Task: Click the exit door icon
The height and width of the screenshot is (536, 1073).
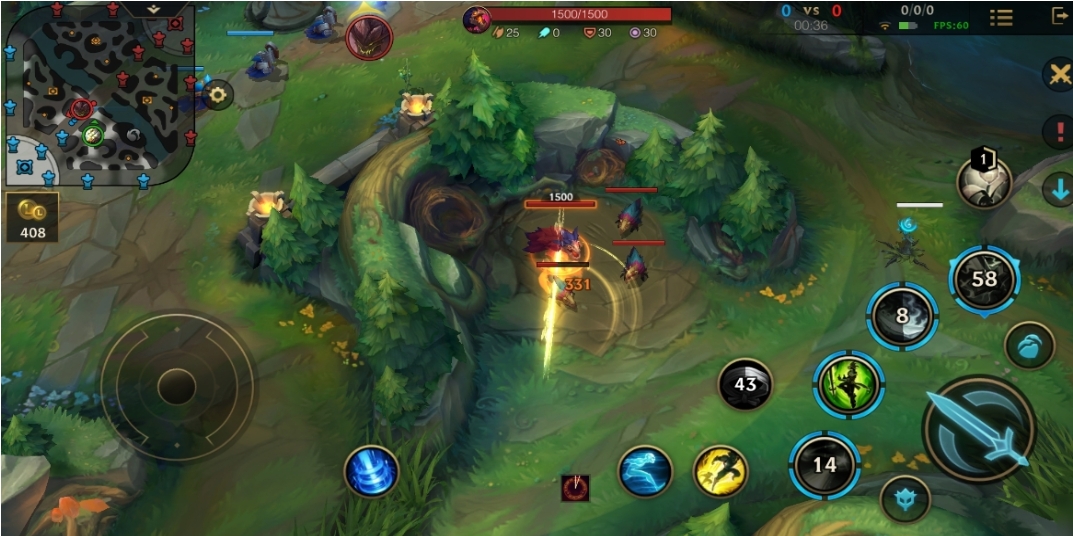Action: tap(1059, 16)
